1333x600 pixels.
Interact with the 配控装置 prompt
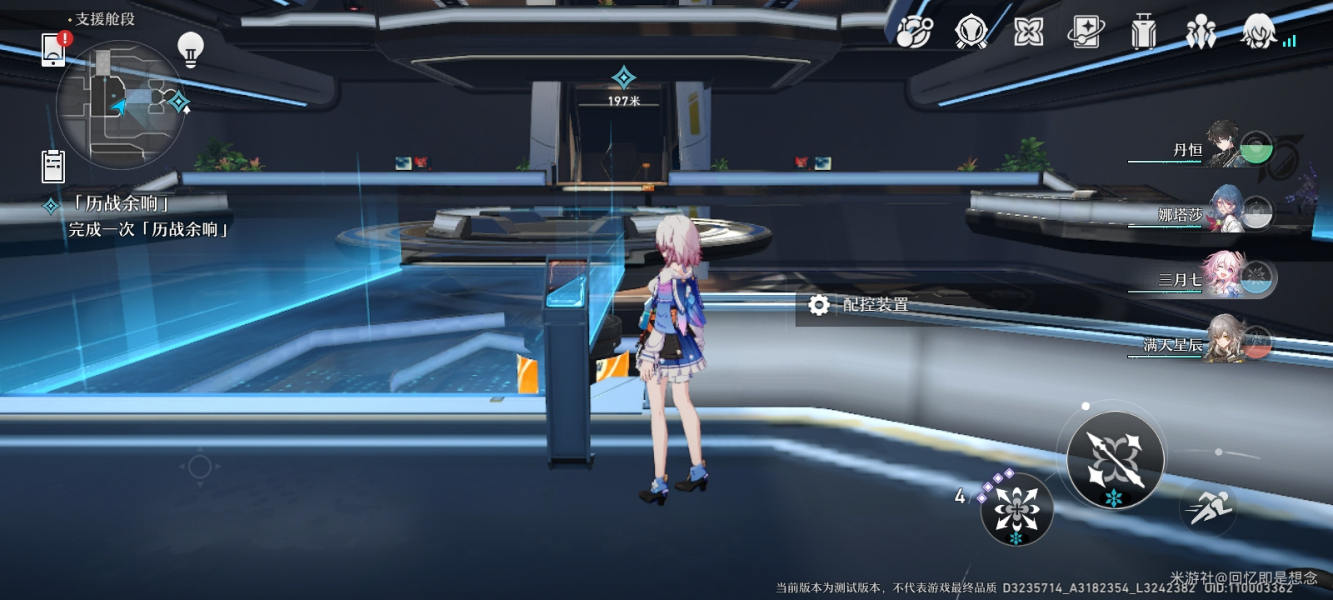point(862,305)
